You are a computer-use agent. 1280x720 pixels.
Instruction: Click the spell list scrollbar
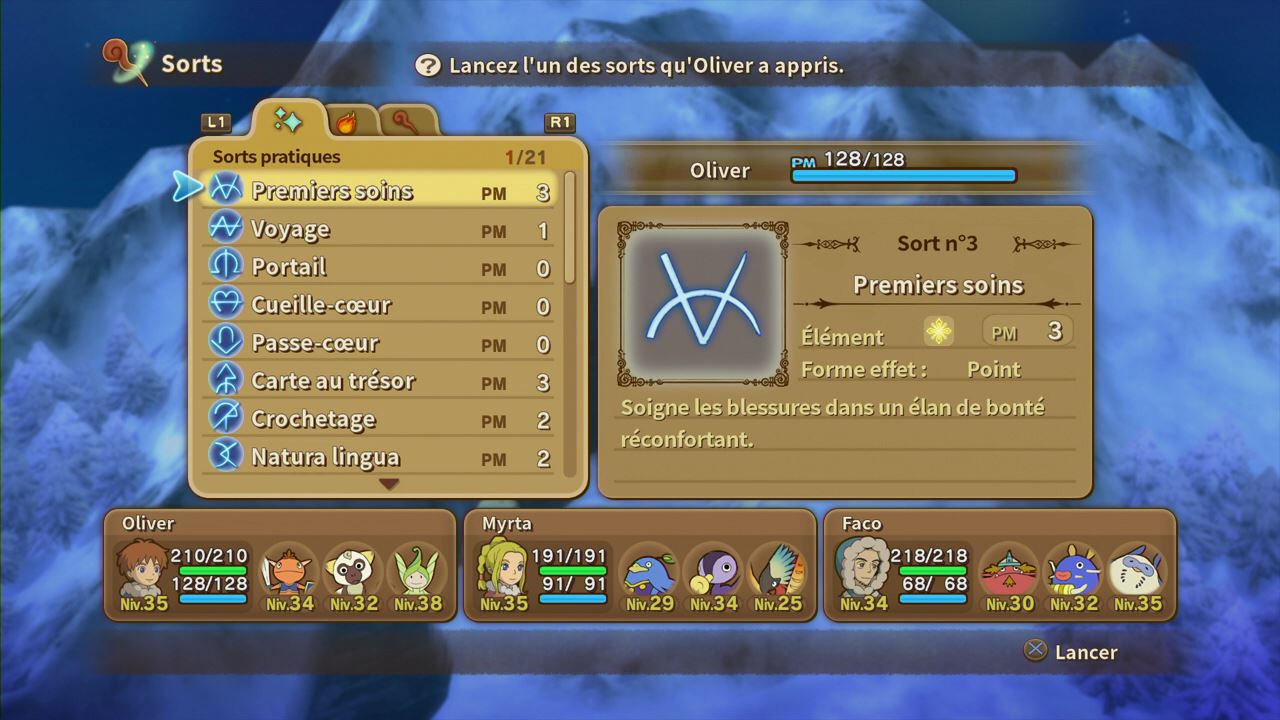click(570, 228)
